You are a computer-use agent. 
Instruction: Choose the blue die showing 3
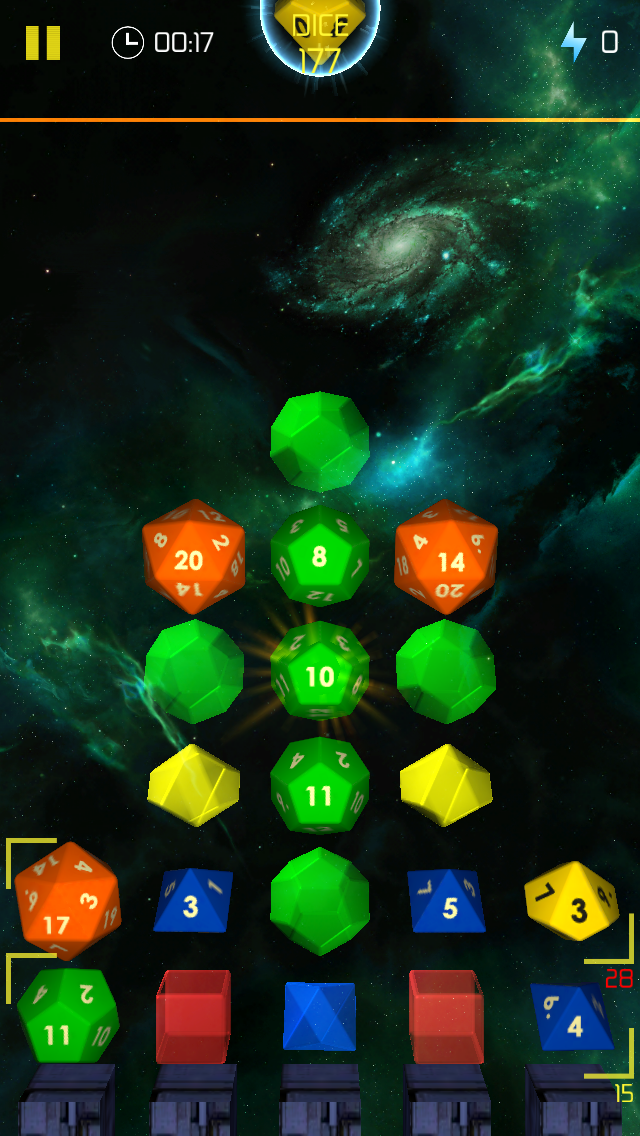[x=193, y=900]
